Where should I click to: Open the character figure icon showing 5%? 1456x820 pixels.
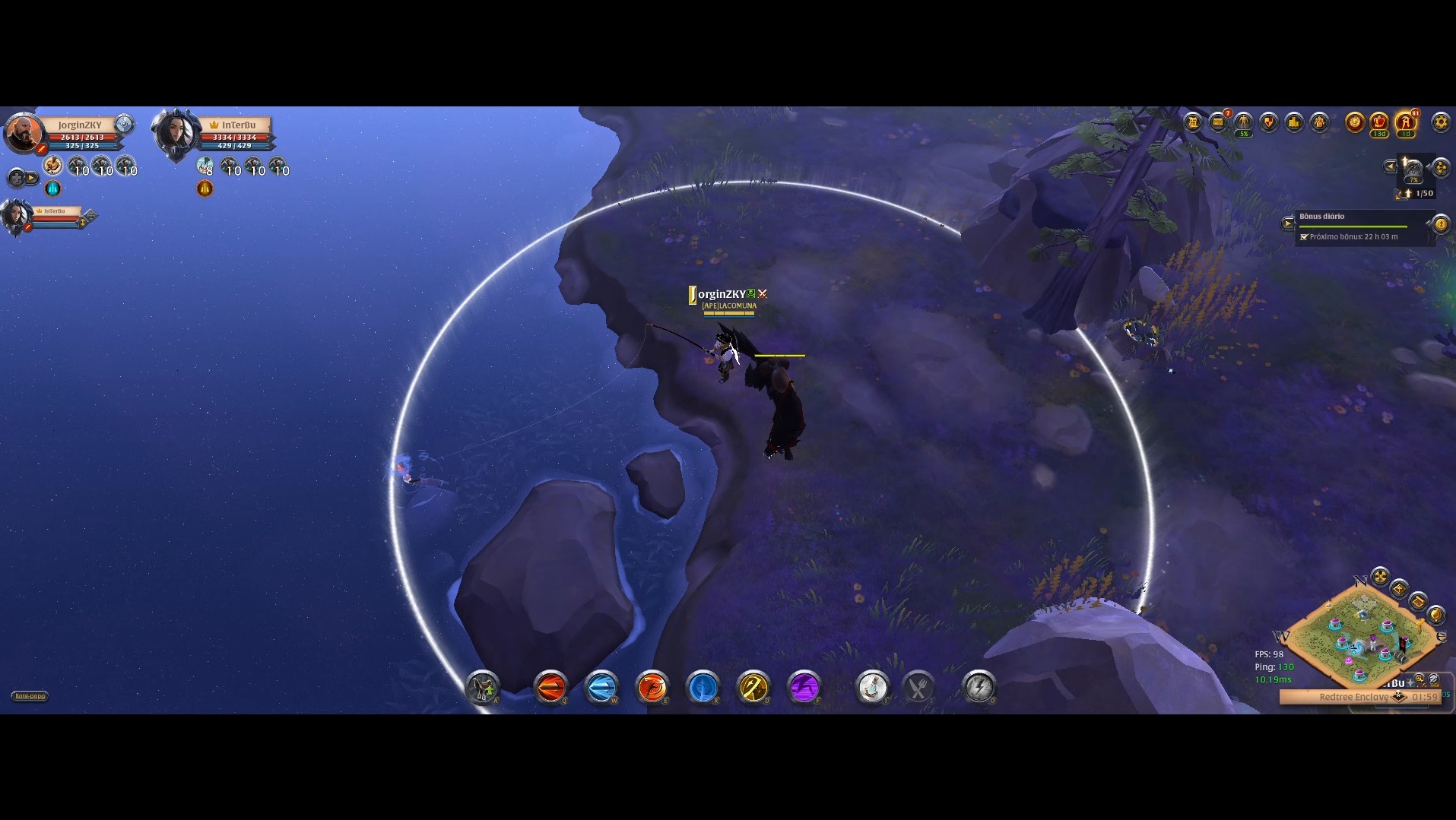point(1243,122)
